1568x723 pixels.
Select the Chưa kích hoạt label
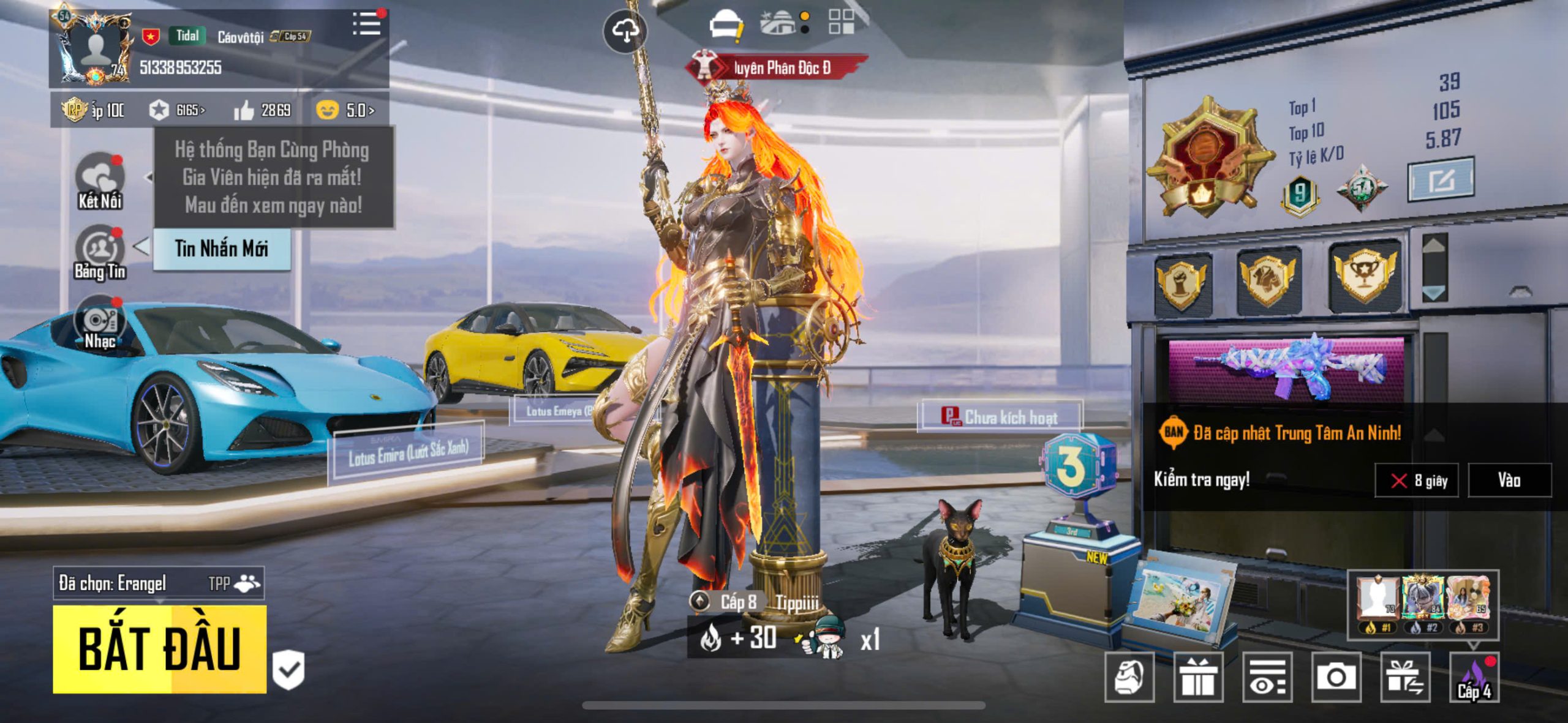[1000, 418]
